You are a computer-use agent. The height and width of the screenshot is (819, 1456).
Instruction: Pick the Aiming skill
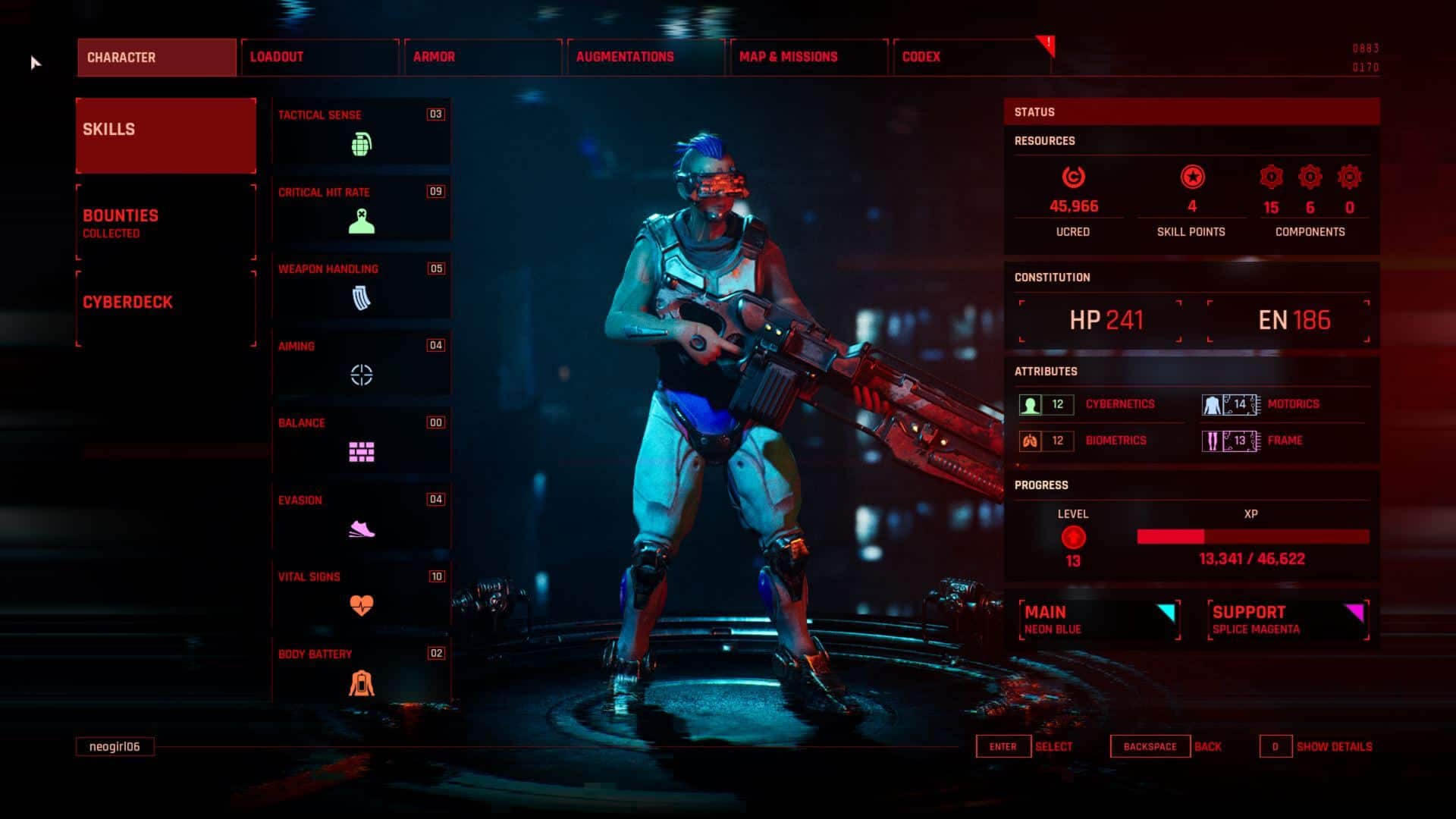tap(361, 363)
